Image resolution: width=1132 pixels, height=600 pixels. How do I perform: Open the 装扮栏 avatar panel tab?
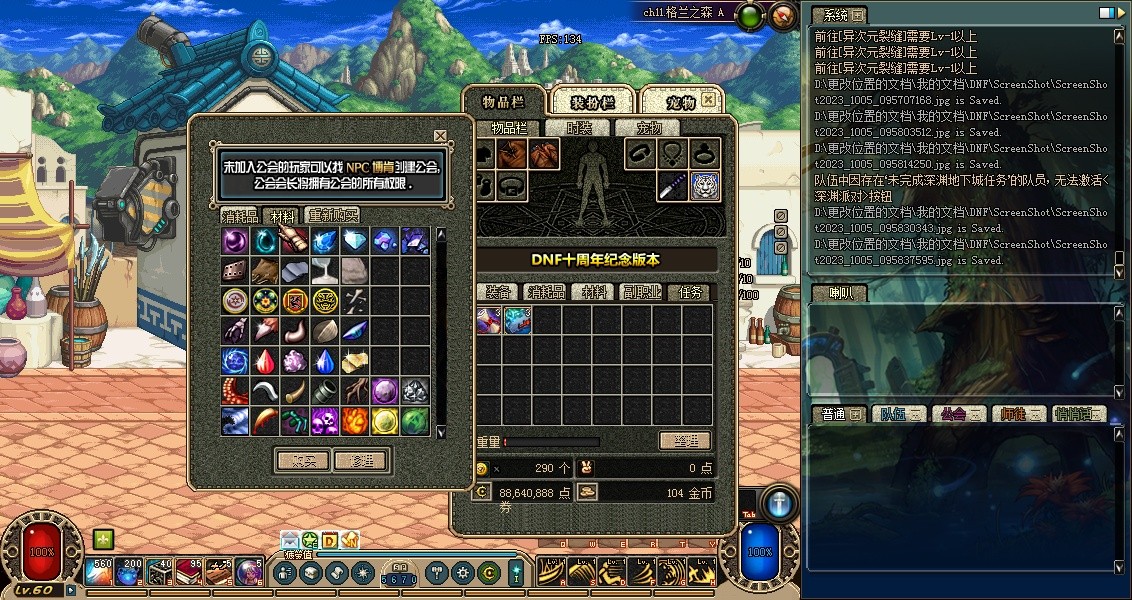coord(591,102)
